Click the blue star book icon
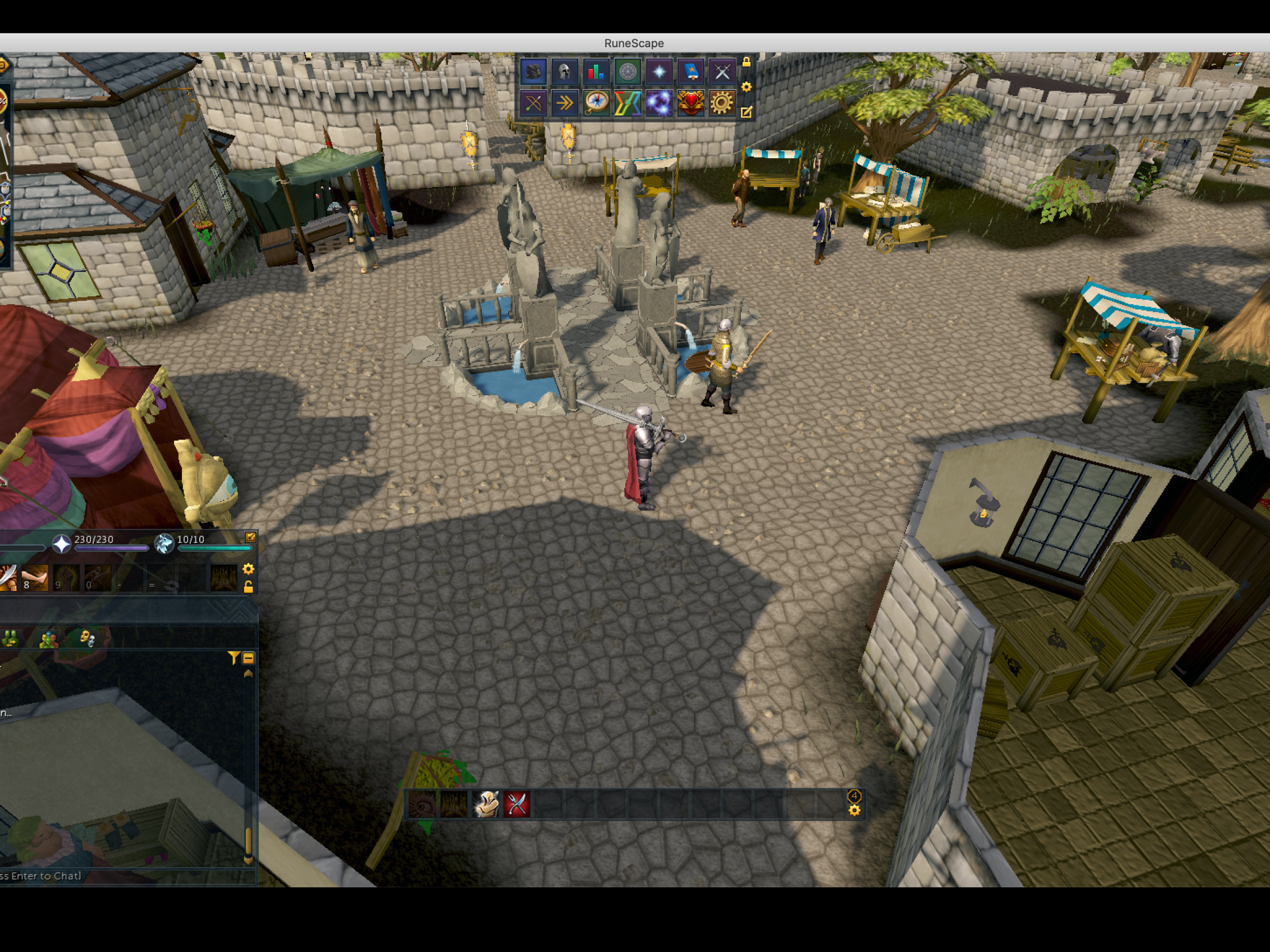1270x952 pixels. coord(690,72)
